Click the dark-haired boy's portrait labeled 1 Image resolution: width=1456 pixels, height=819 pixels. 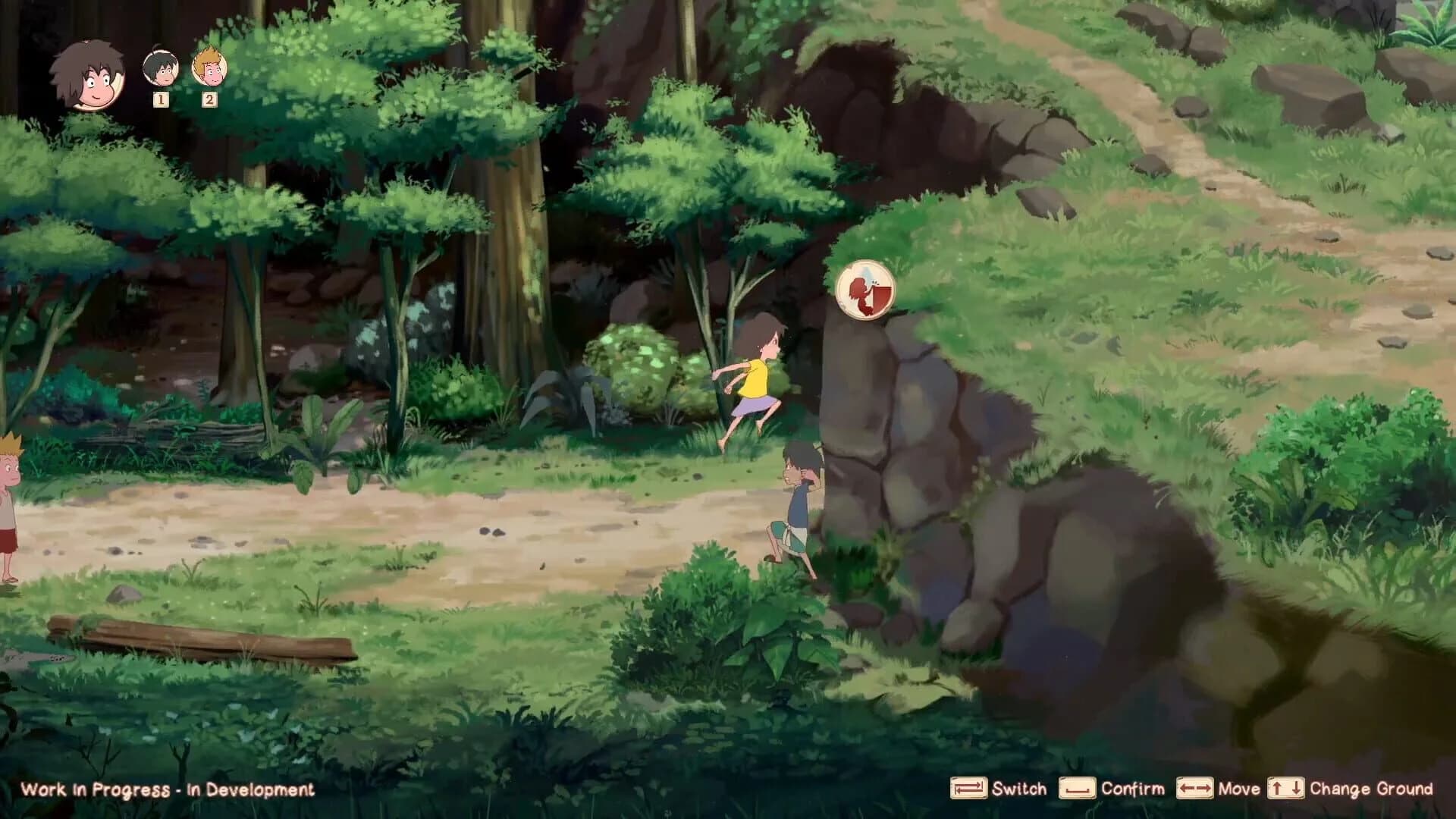[160, 67]
